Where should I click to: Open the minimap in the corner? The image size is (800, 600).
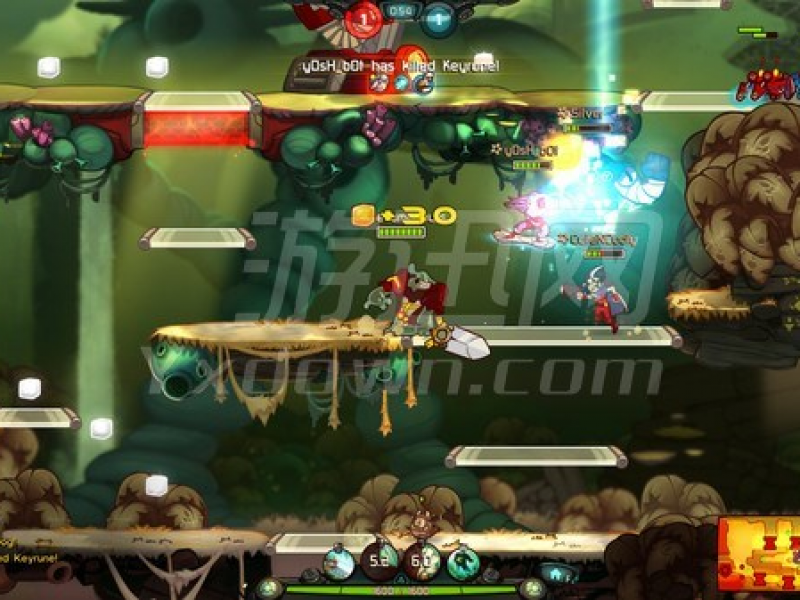[757, 556]
